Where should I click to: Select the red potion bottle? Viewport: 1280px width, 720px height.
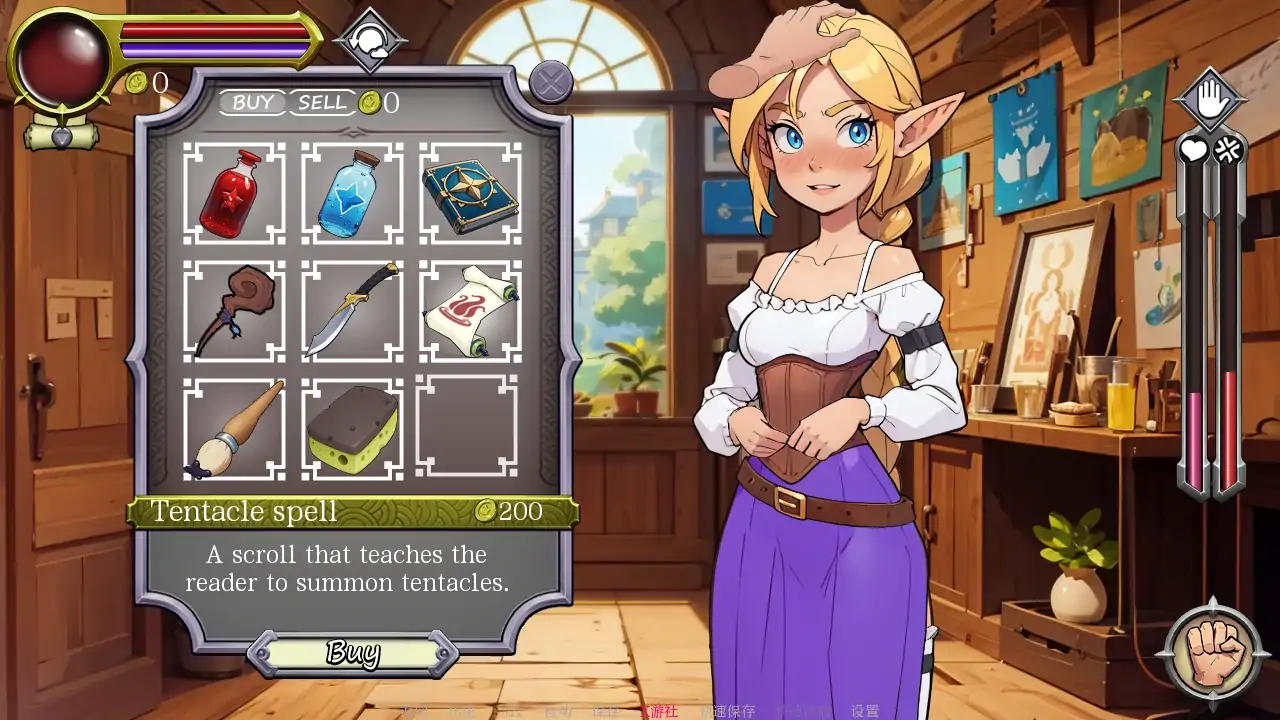pos(234,193)
